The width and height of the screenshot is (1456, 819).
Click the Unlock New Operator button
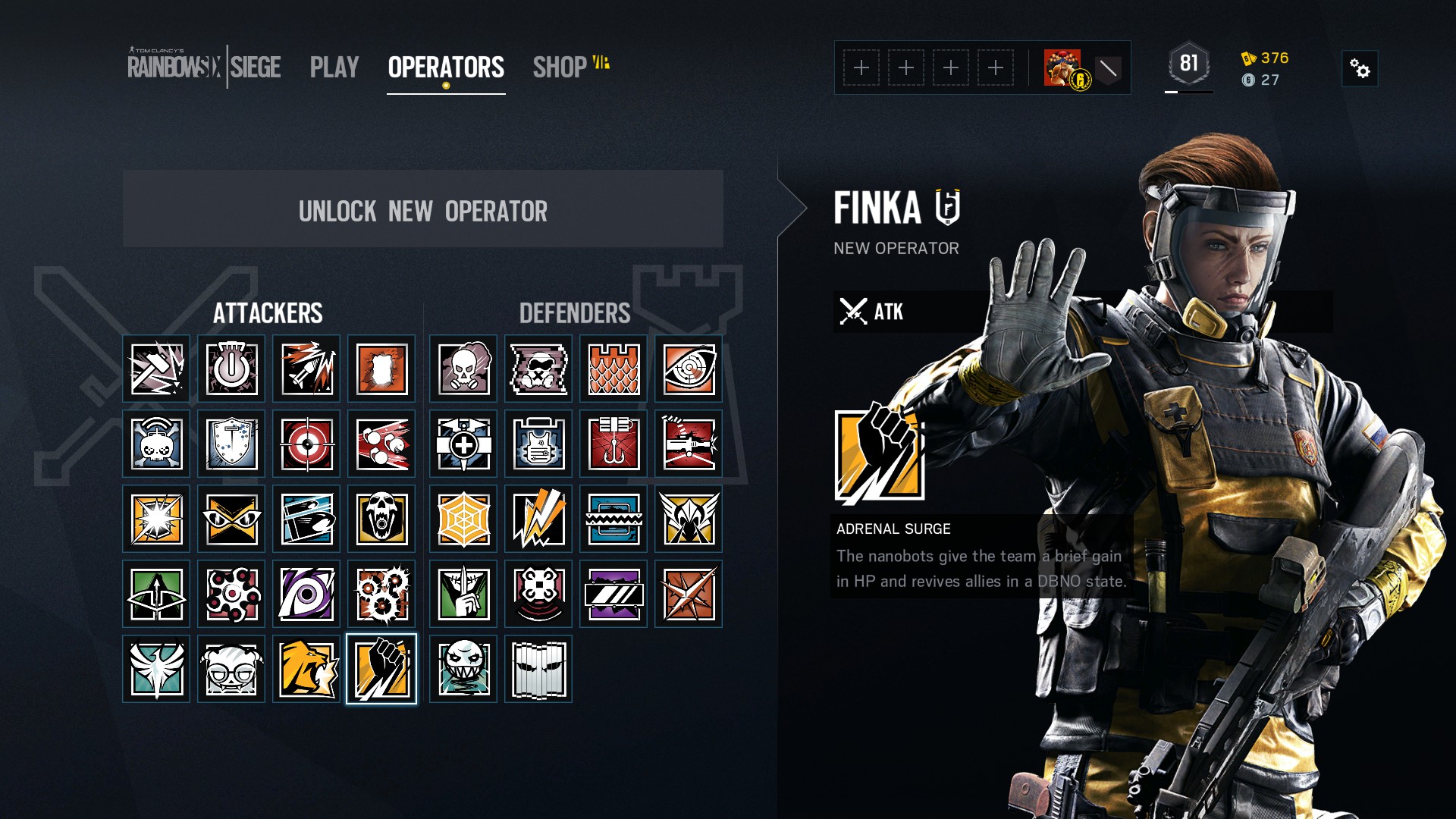422,210
